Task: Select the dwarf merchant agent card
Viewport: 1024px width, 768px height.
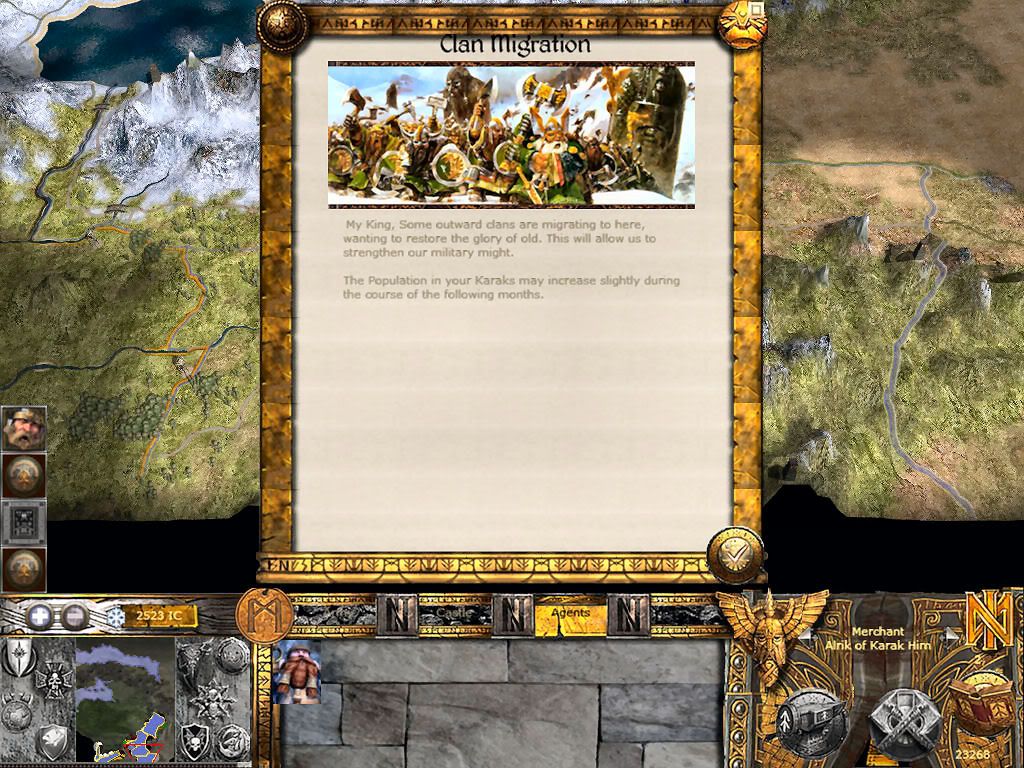Action: 296,672
